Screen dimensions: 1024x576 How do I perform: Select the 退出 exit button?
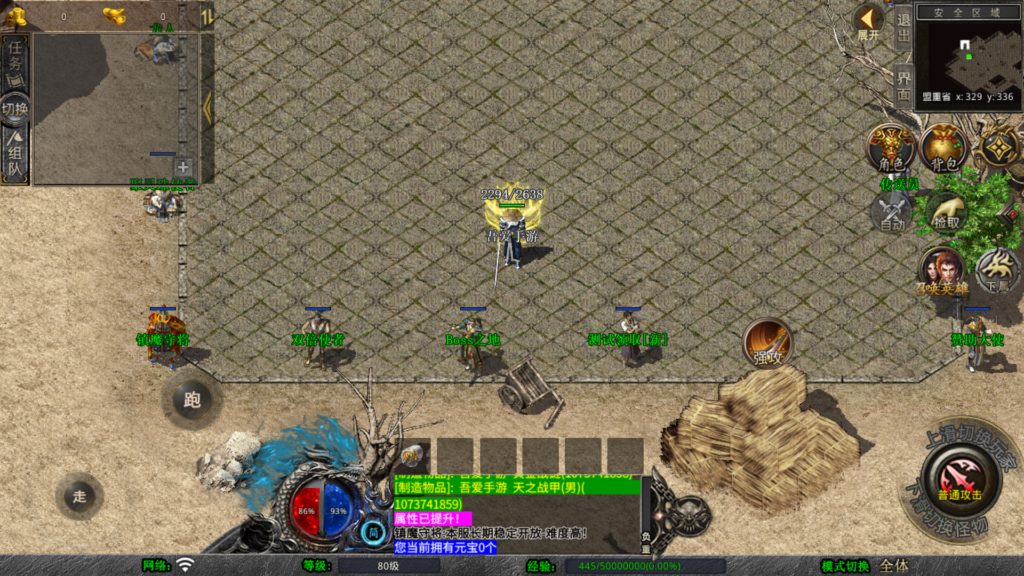[903, 30]
